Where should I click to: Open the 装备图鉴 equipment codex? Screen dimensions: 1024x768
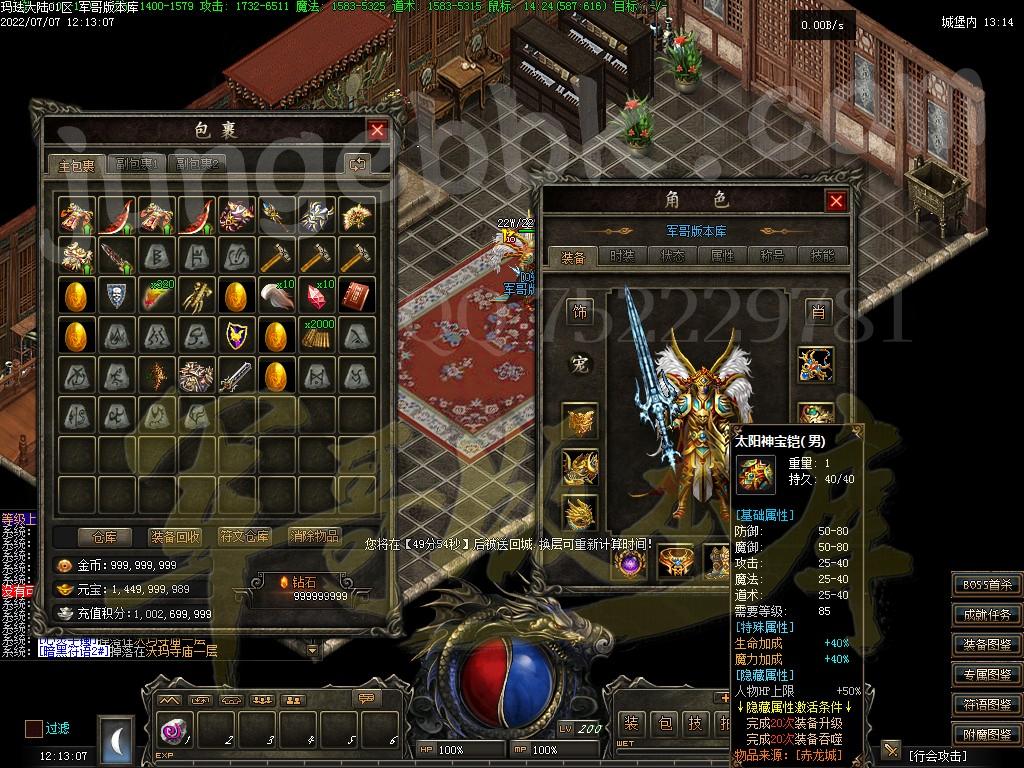[987, 645]
